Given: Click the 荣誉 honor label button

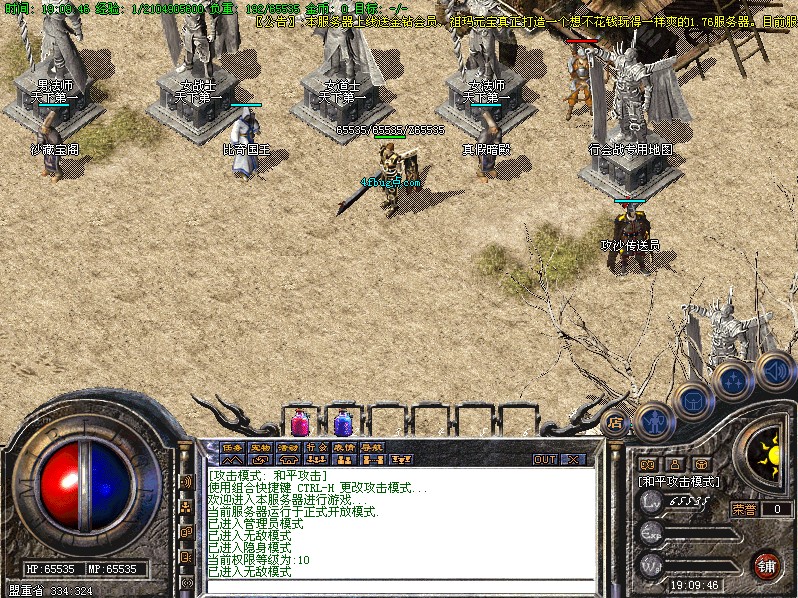Looking at the screenshot, I should coord(745,509).
